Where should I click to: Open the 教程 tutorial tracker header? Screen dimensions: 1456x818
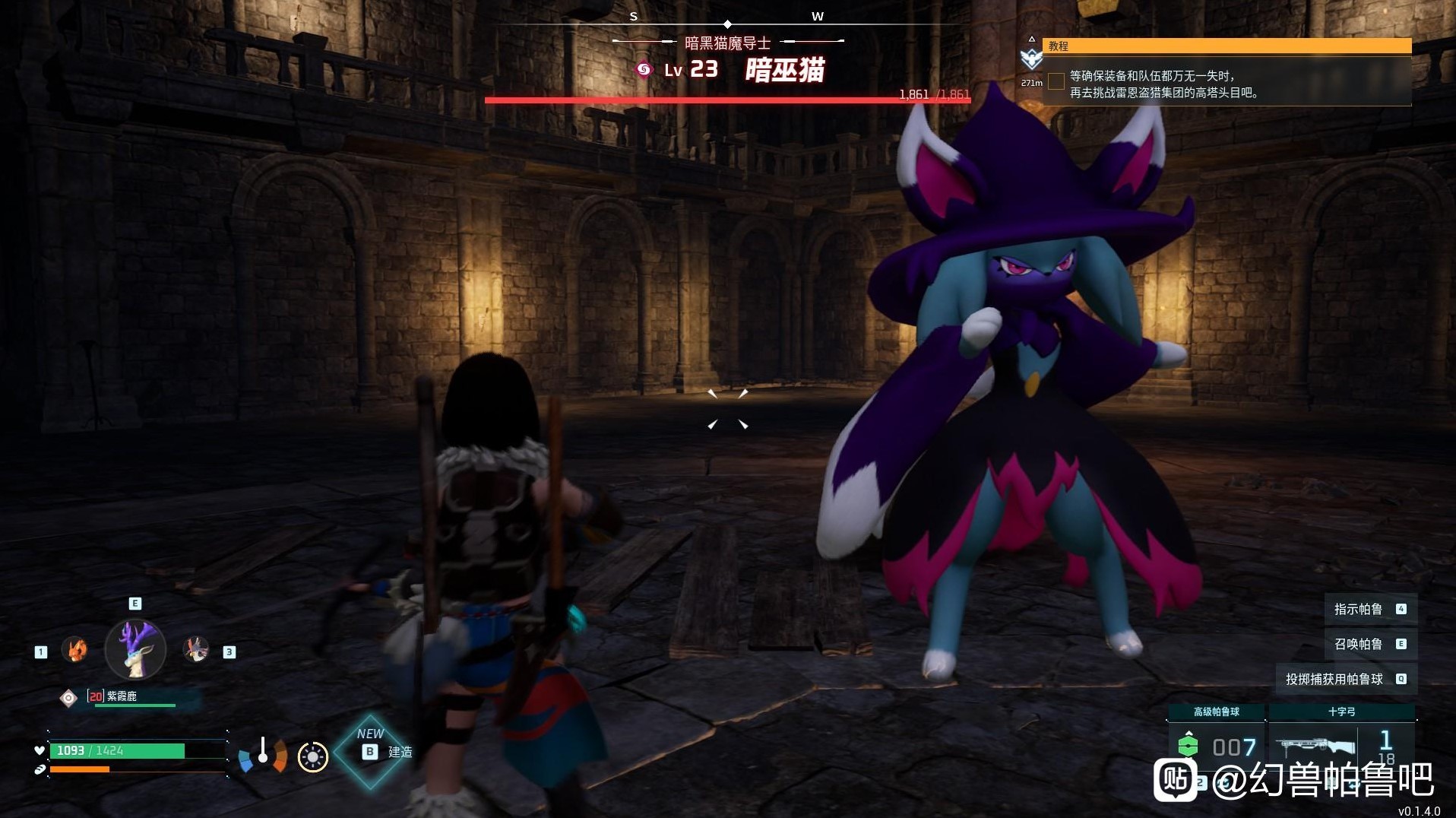[x=1227, y=46]
